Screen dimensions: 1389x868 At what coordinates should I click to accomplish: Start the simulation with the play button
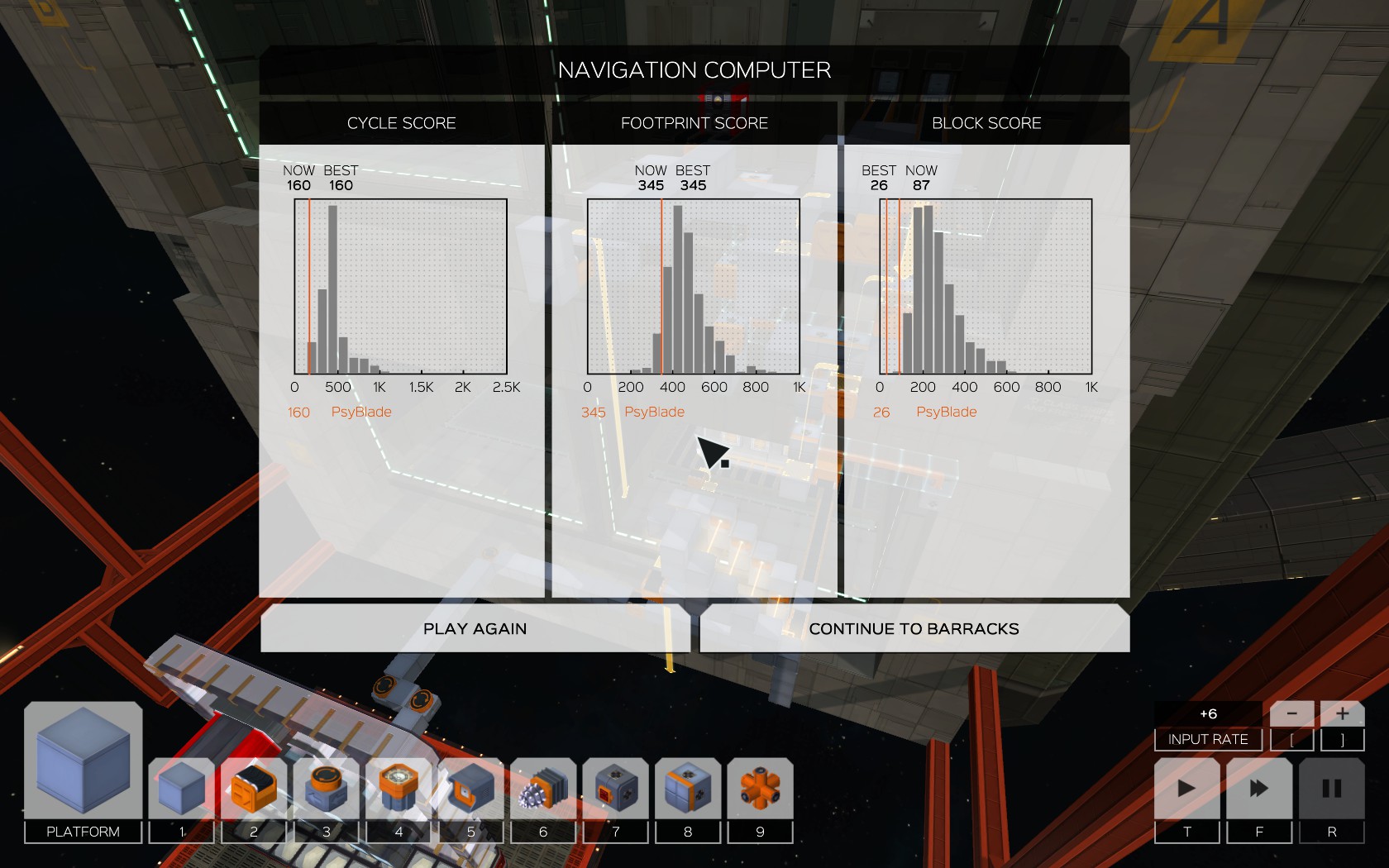(x=1186, y=789)
